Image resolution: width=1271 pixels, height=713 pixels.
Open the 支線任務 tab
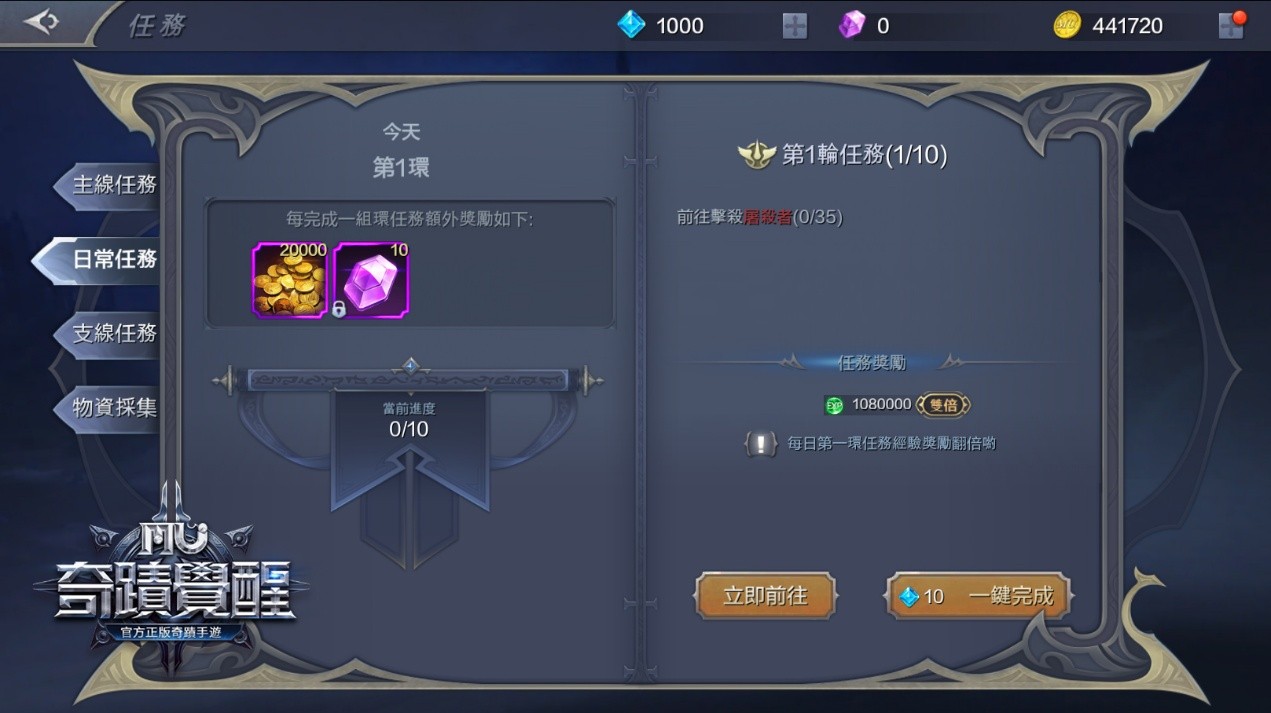pos(114,333)
